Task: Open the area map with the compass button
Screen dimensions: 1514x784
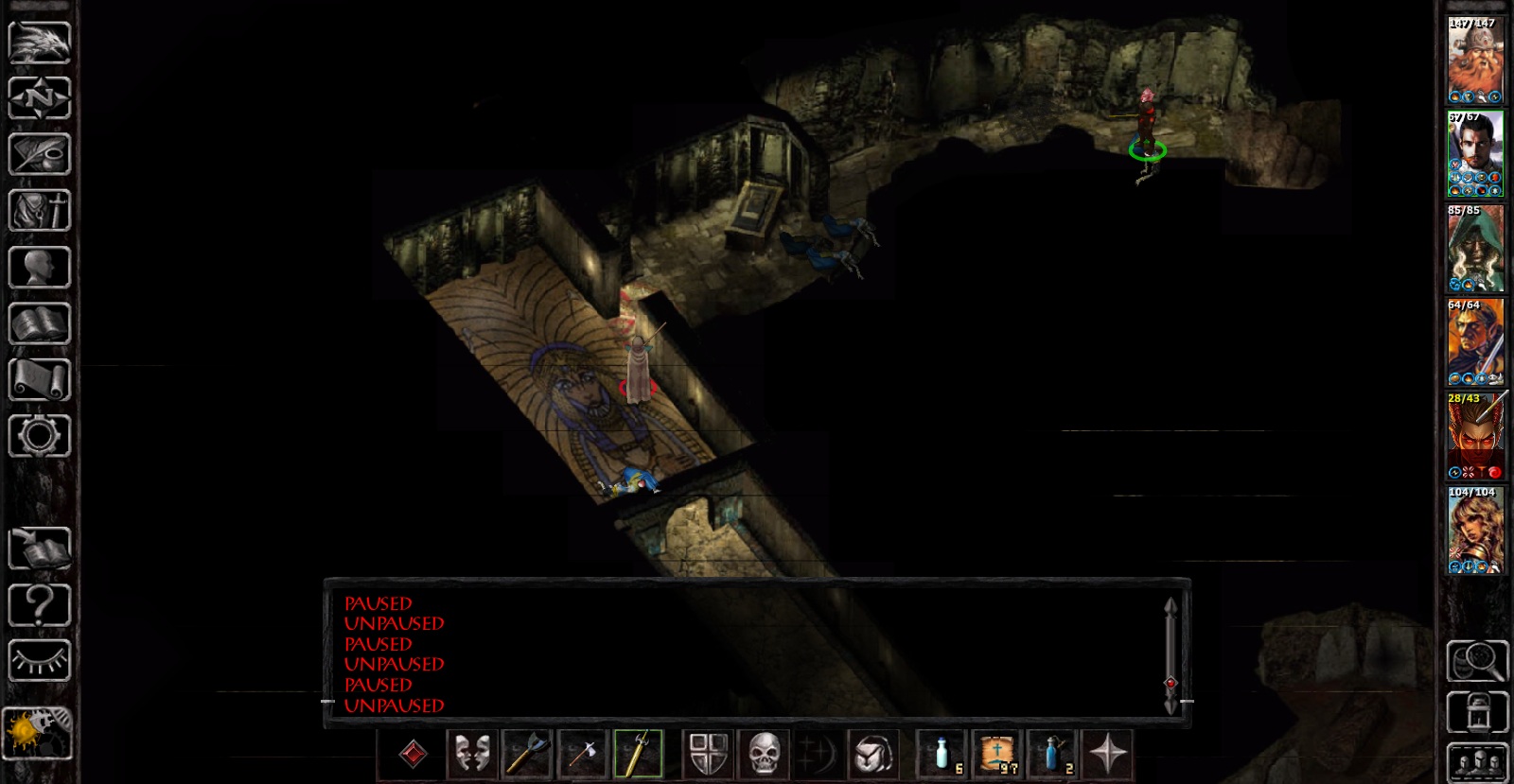Action: click(40, 98)
